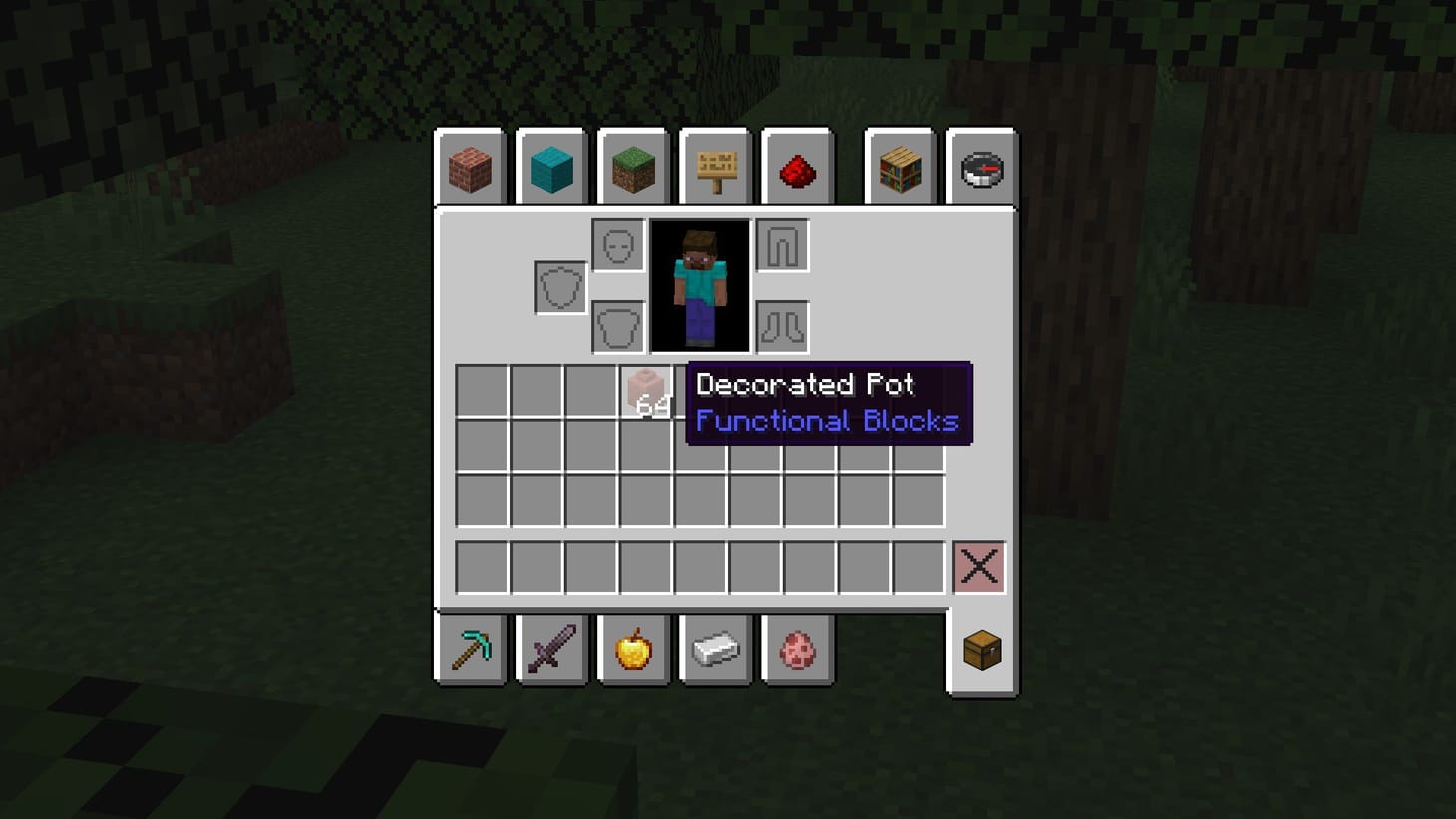Image resolution: width=1456 pixels, height=819 pixels.
Task: Click the empty chestplate armor slot
Action: point(617,326)
